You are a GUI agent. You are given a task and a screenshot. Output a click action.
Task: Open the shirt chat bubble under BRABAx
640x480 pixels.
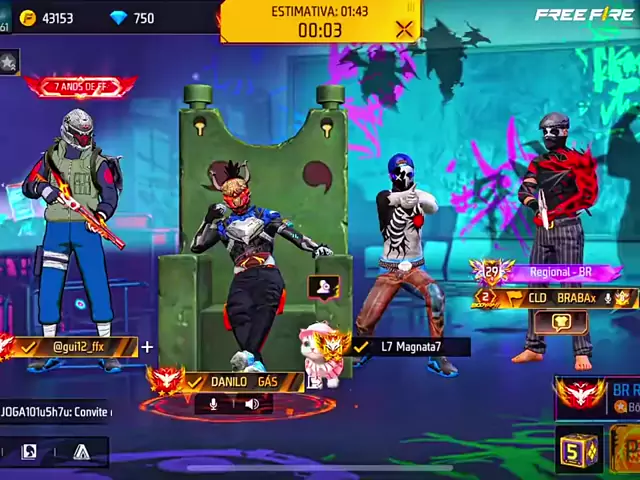coord(559,322)
